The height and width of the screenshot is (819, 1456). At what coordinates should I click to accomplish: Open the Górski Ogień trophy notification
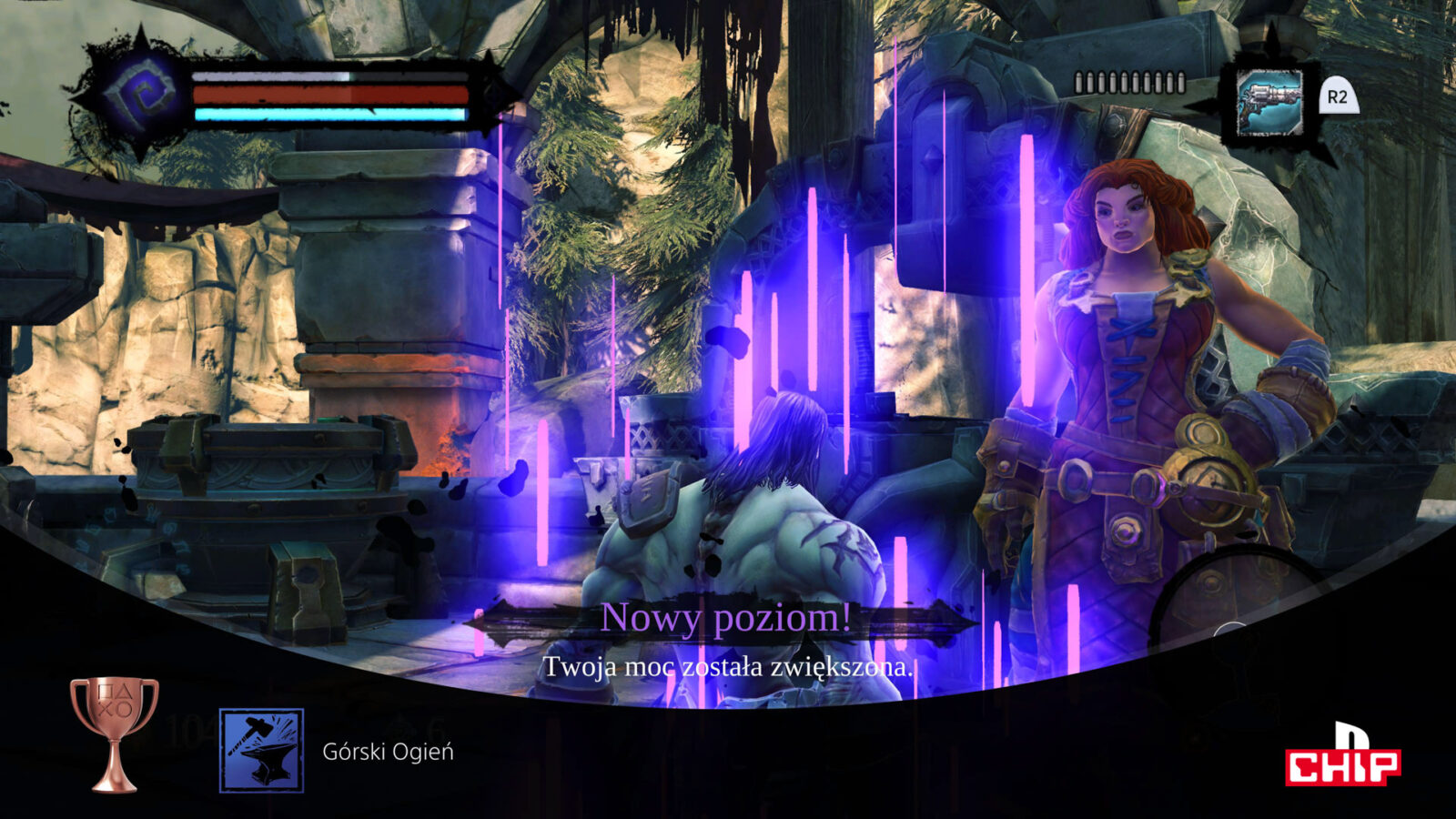[388, 752]
